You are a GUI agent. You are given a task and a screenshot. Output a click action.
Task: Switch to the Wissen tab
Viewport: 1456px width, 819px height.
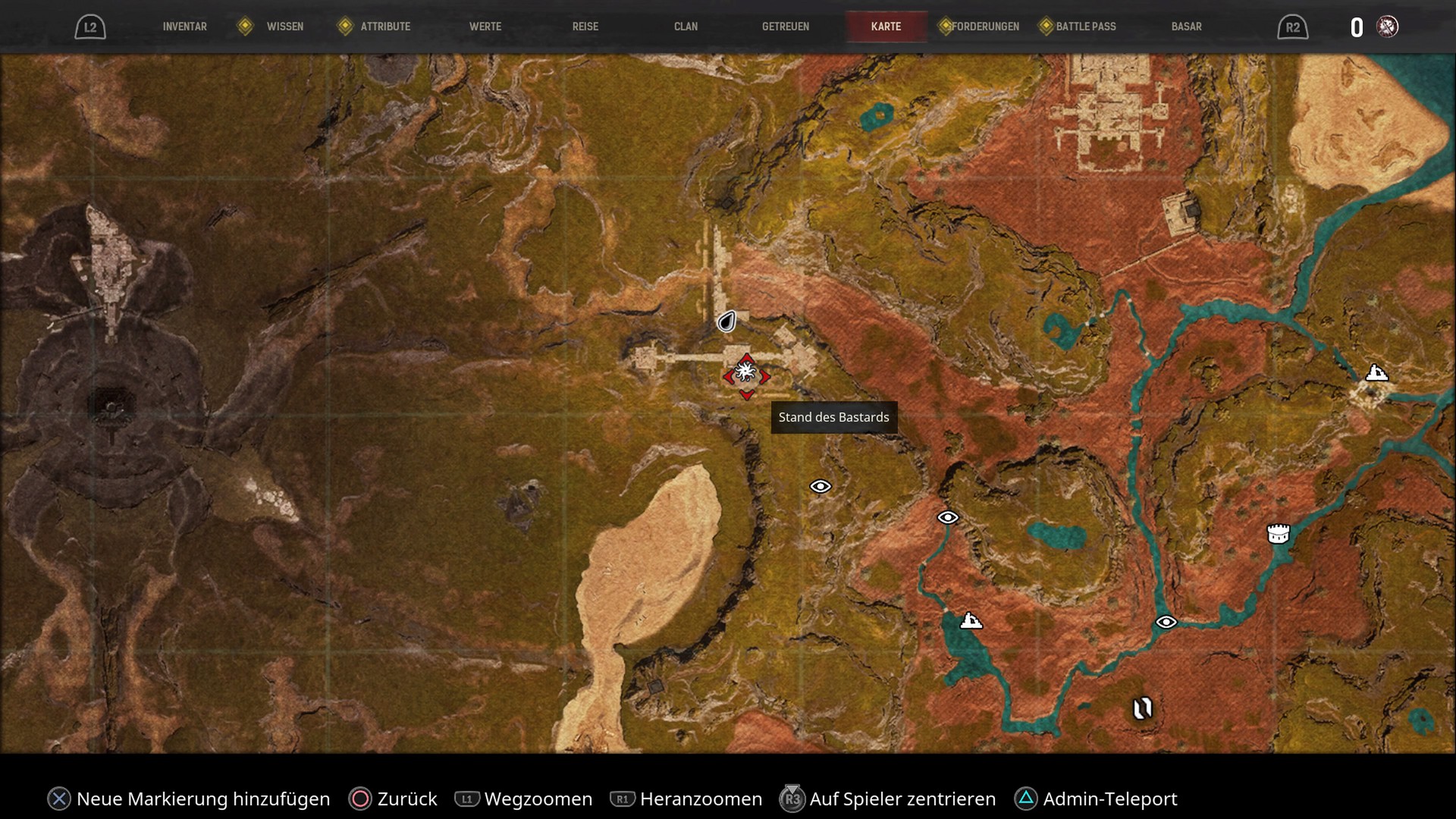(x=284, y=27)
